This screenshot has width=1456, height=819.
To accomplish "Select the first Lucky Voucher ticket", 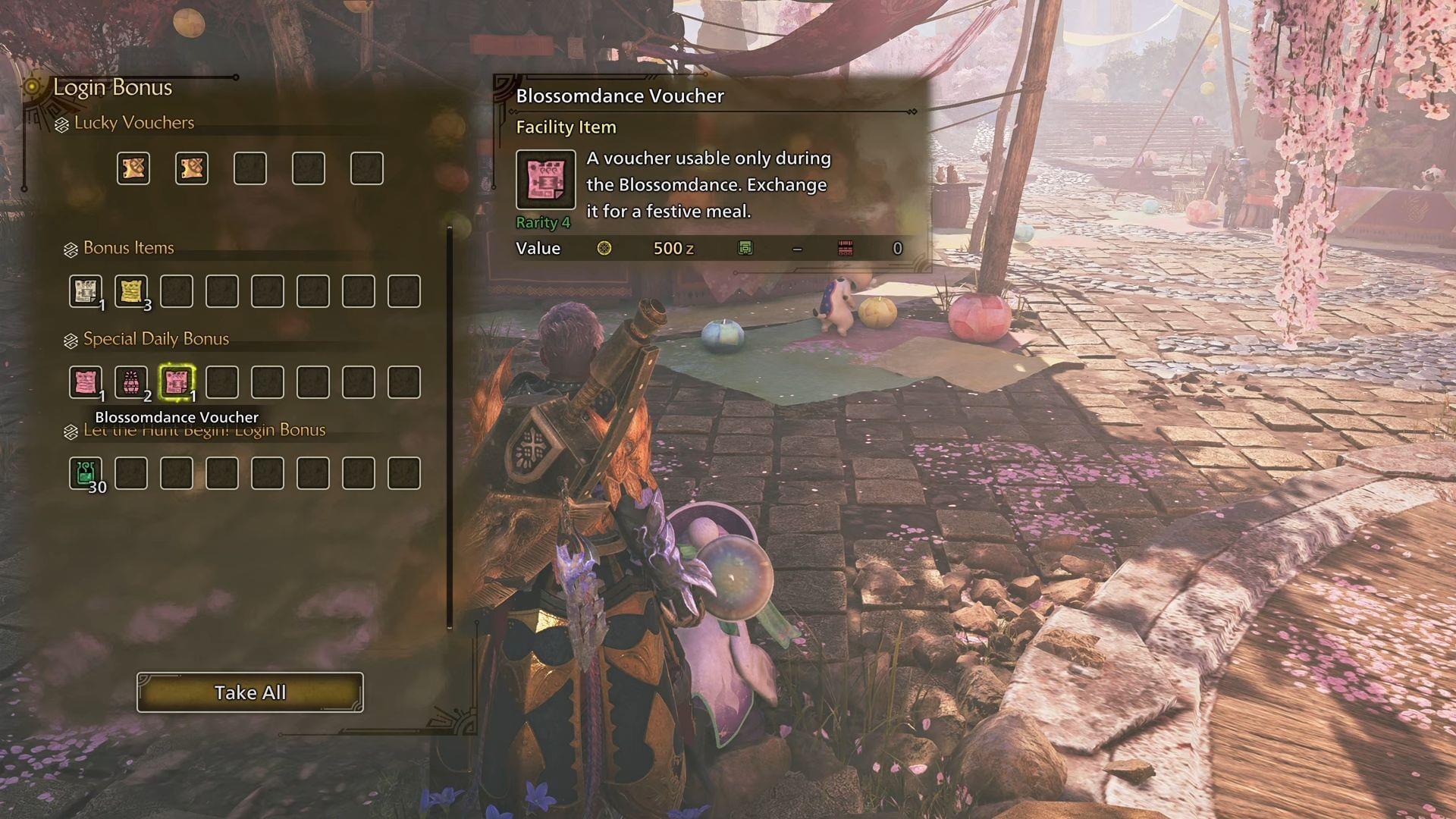I will [x=133, y=168].
